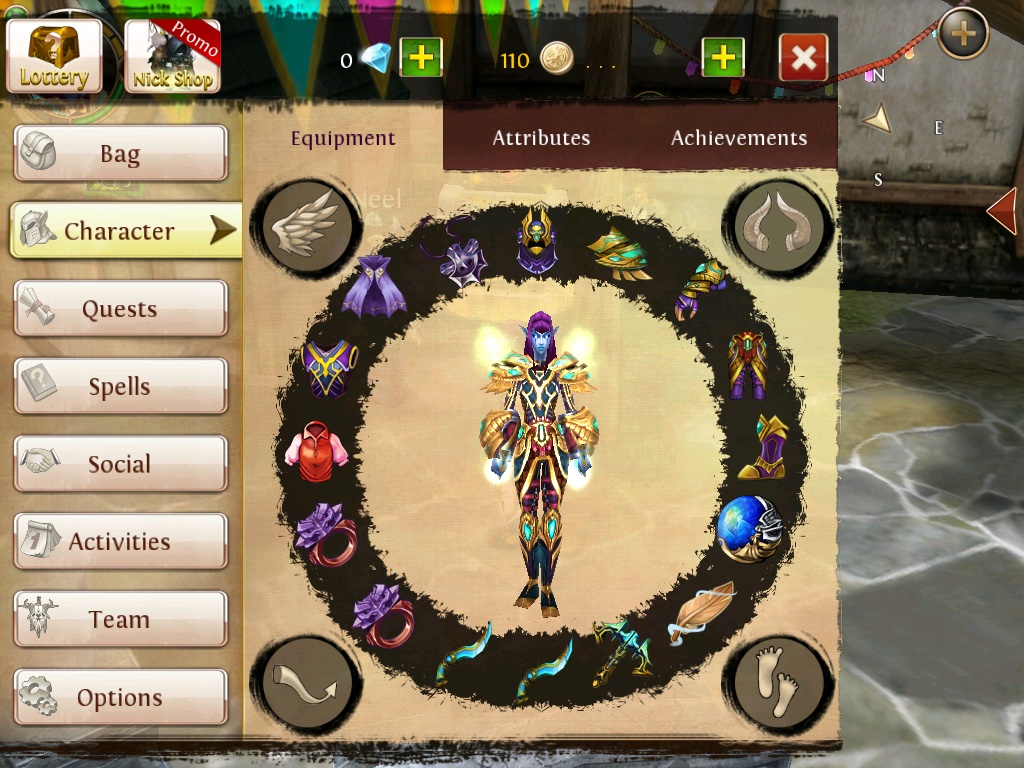Select the Quests menu entry

120,309
